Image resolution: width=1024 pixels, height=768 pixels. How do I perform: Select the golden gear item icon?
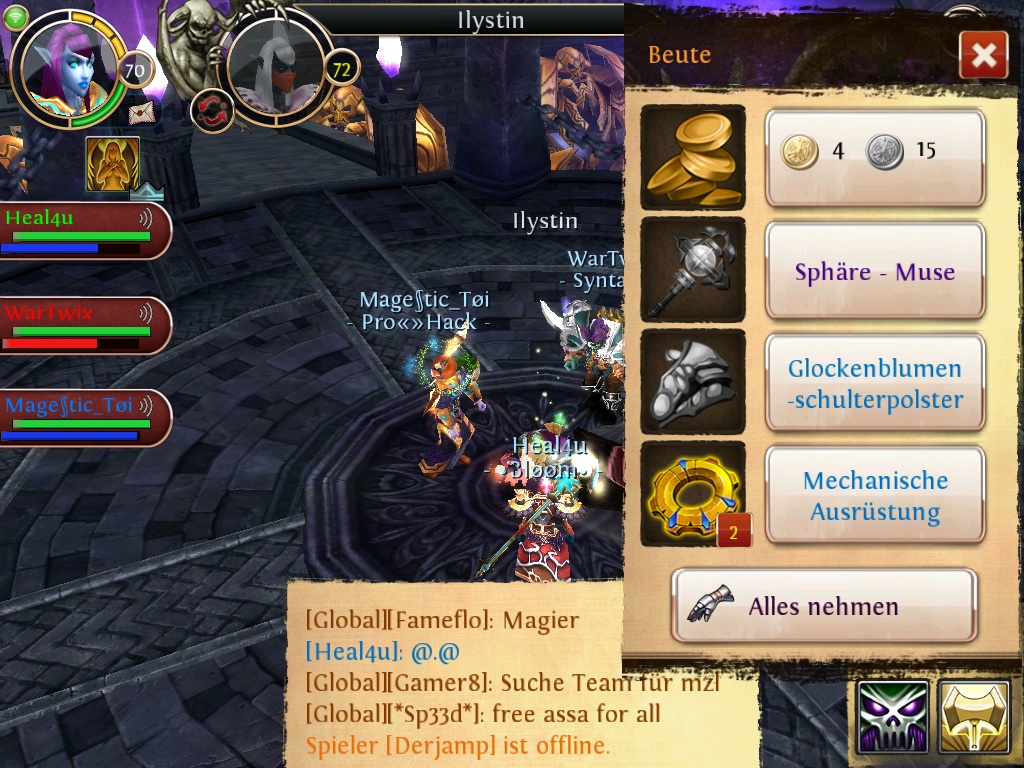(x=692, y=494)
